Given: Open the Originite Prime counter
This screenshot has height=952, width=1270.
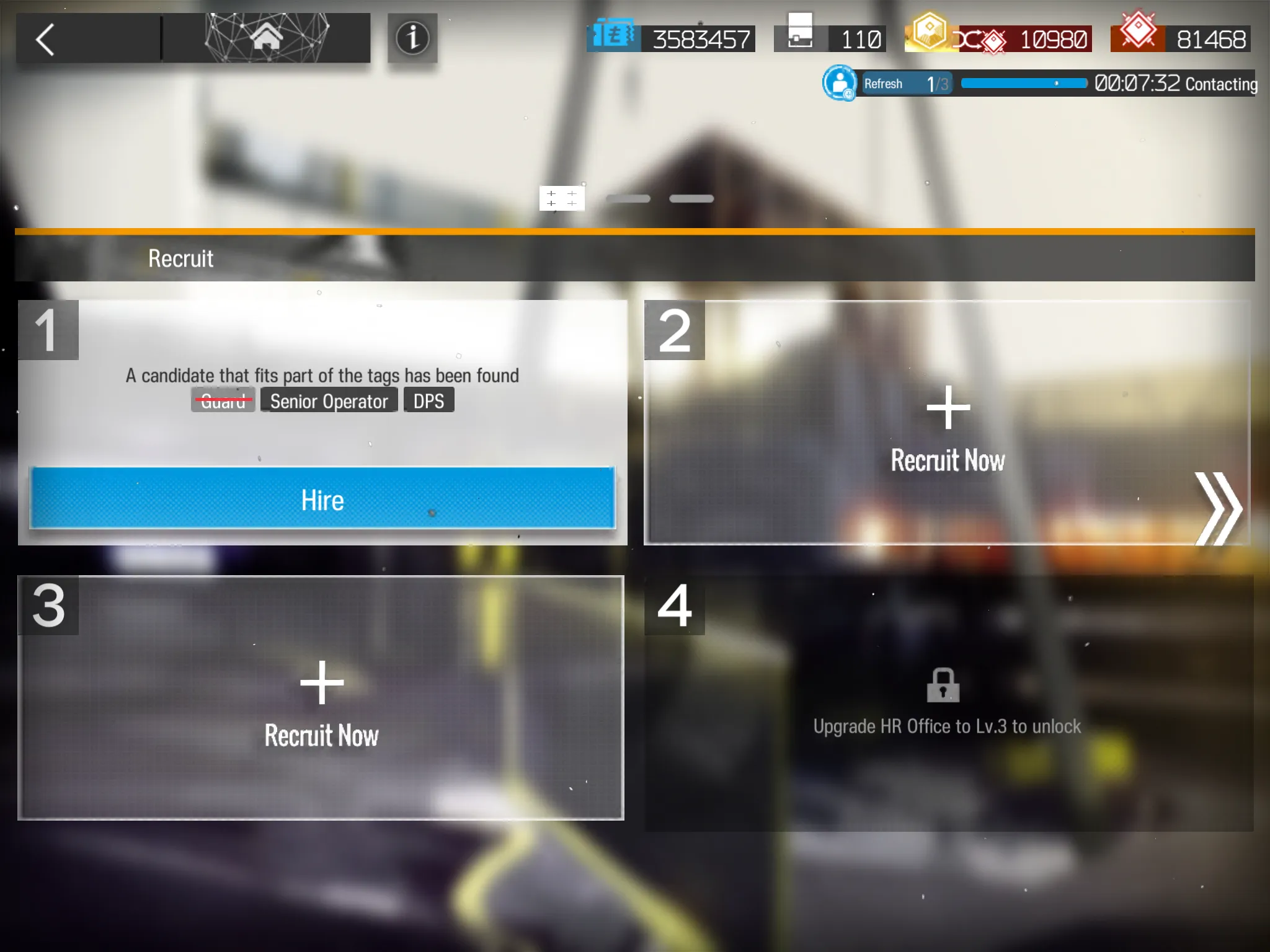Looking at the screenshot, I should (1180, 38).
